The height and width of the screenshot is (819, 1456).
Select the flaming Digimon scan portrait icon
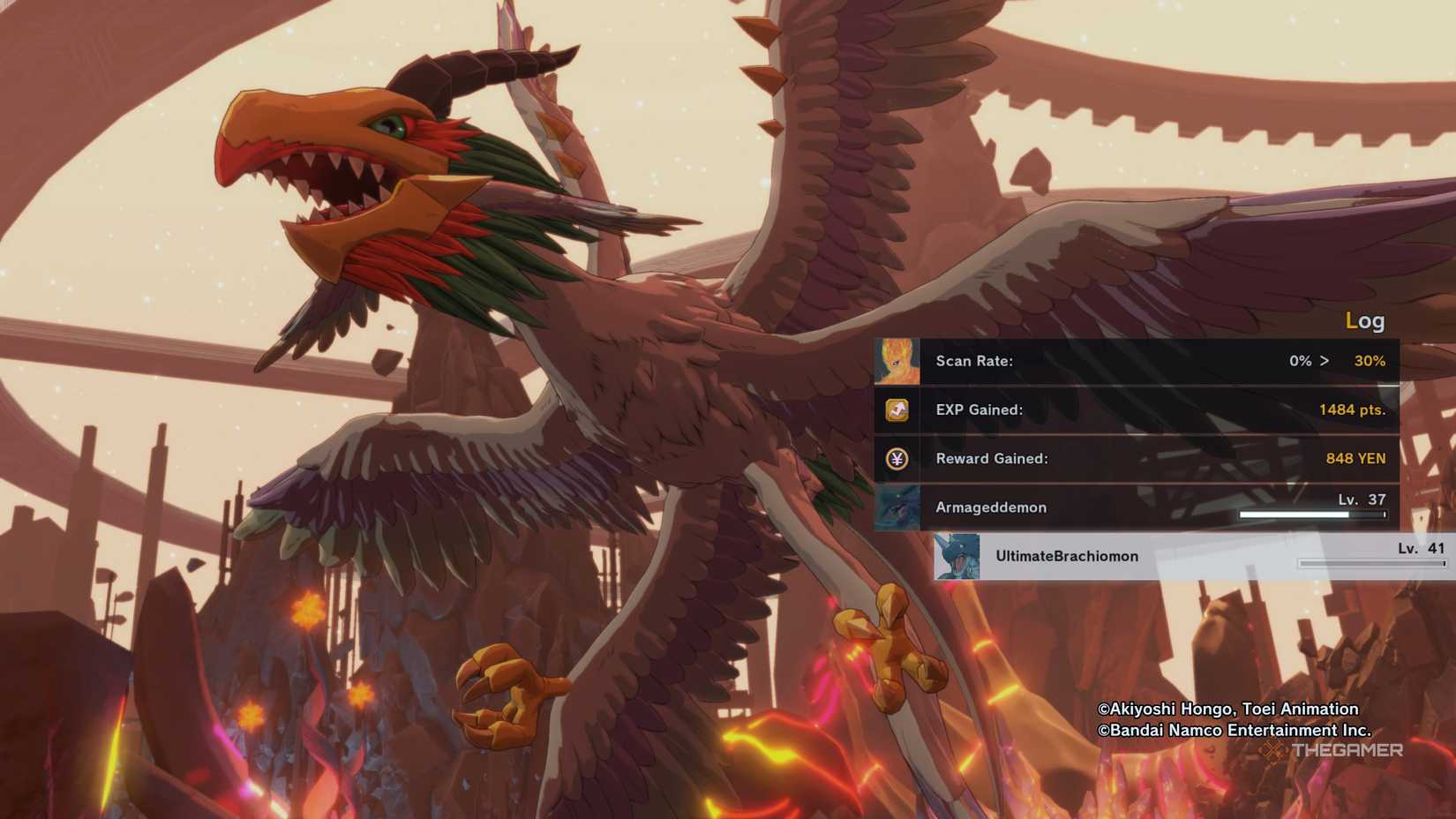(897, 361)
